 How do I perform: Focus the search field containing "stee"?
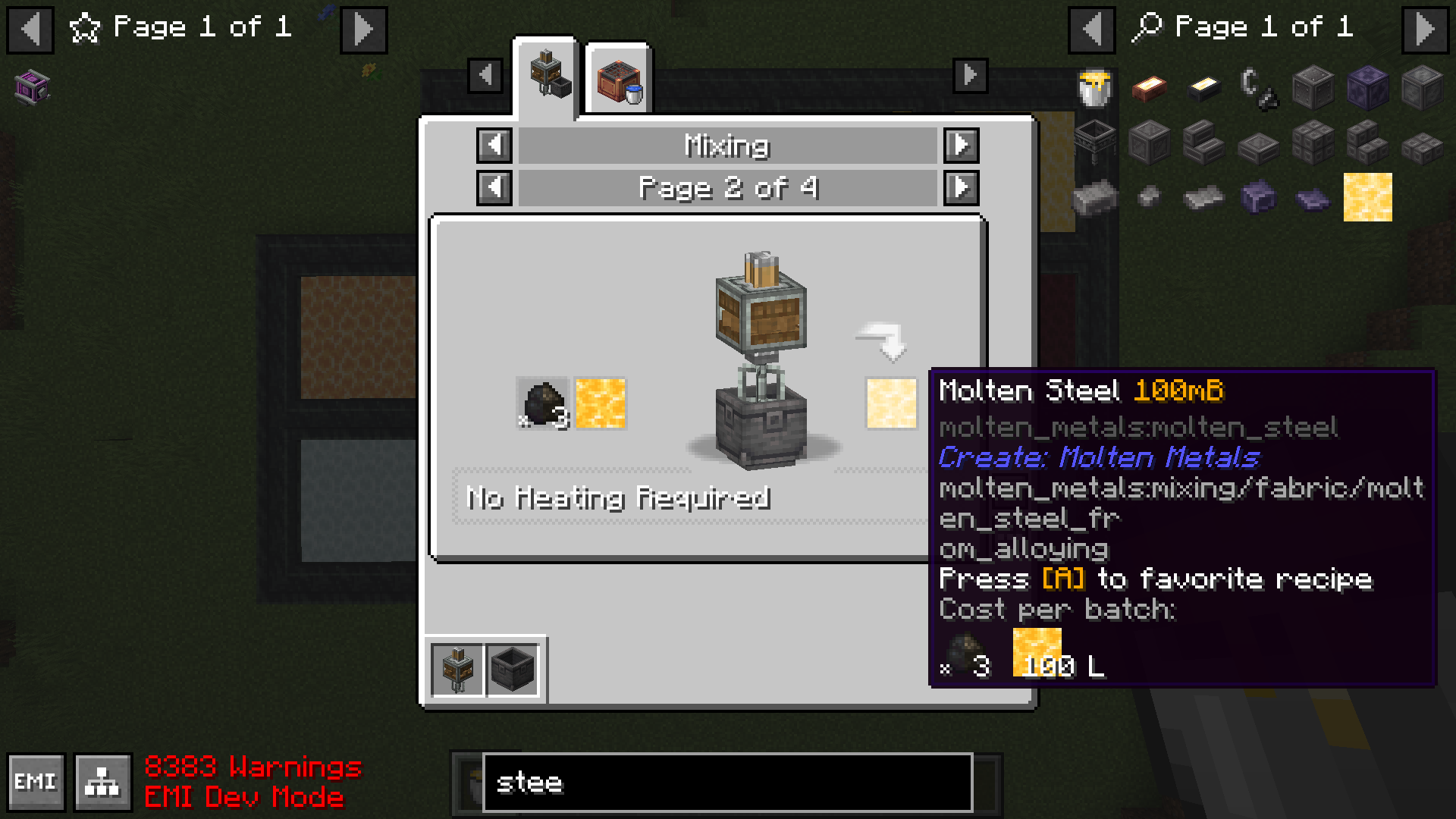click(x=726, y=782)
